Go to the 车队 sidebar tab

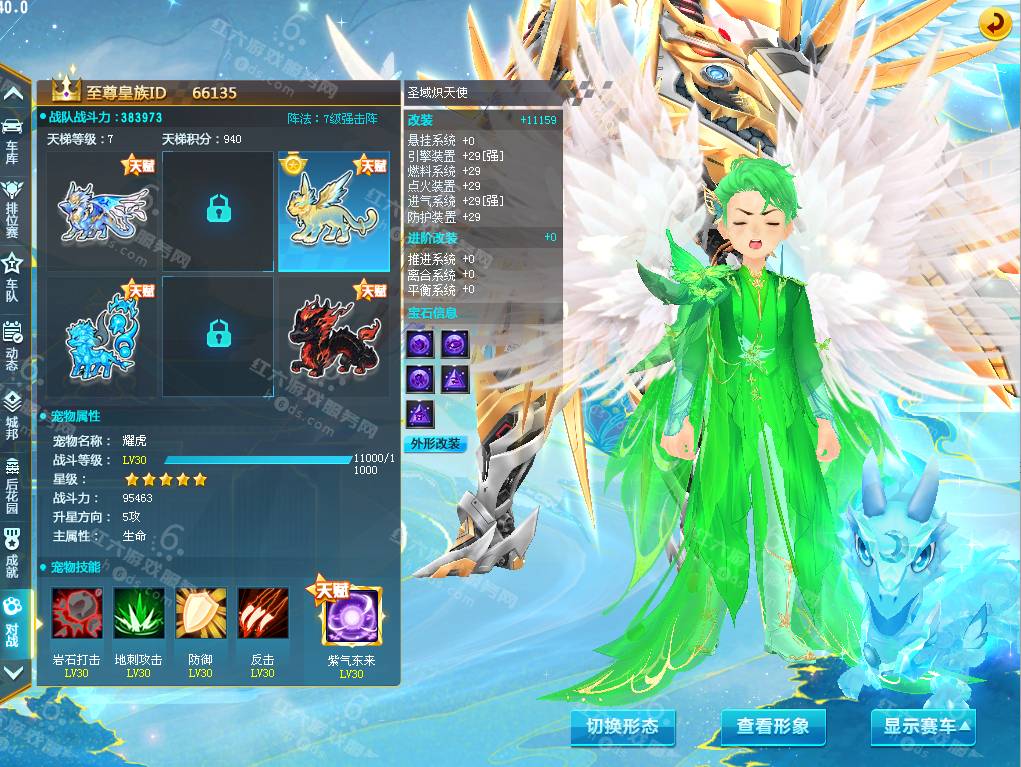click(x=13, y=276)
